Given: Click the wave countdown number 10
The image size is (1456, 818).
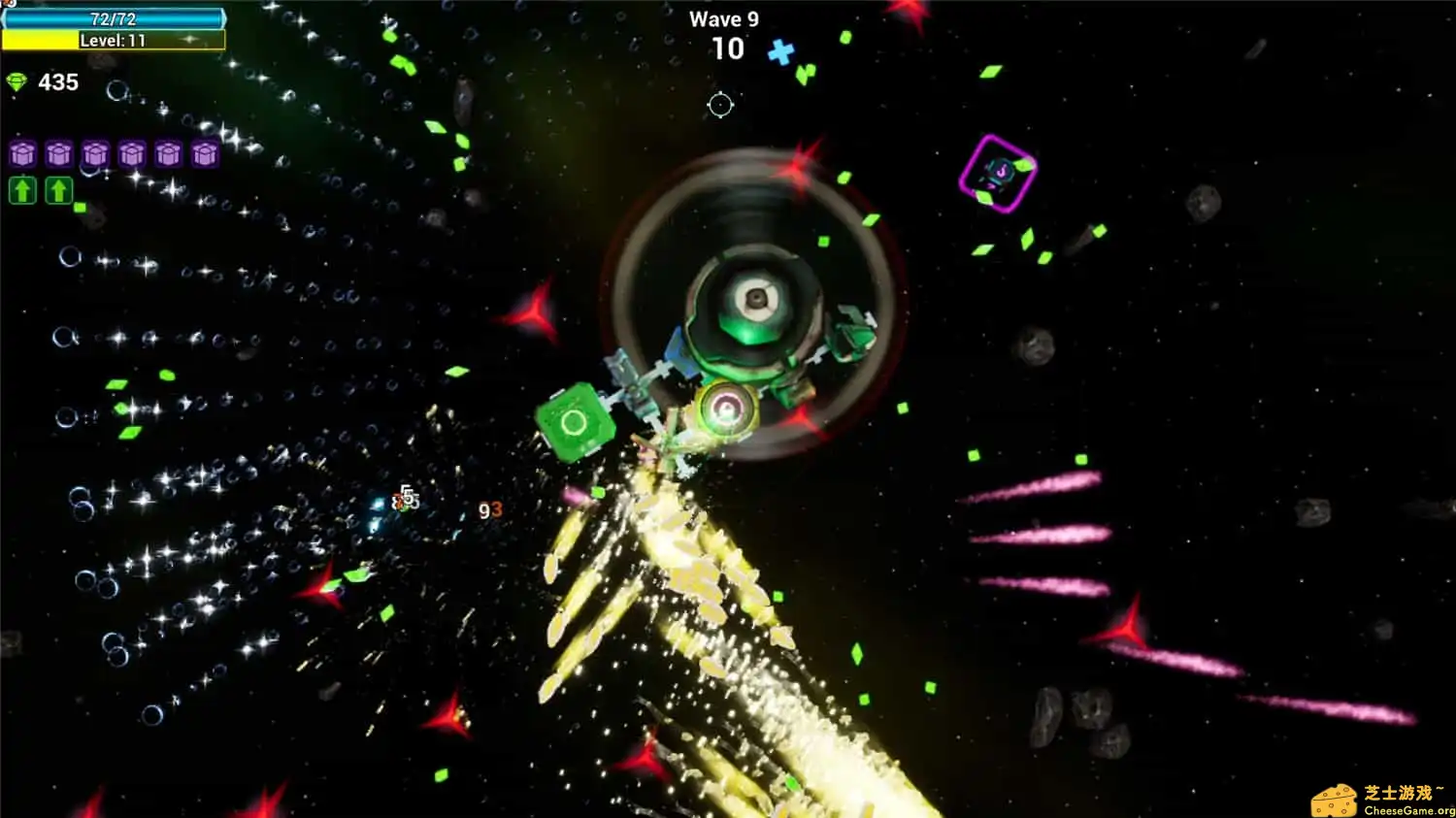Looking at the screenshot, I should pyautogui.click(x=726, y=49).
